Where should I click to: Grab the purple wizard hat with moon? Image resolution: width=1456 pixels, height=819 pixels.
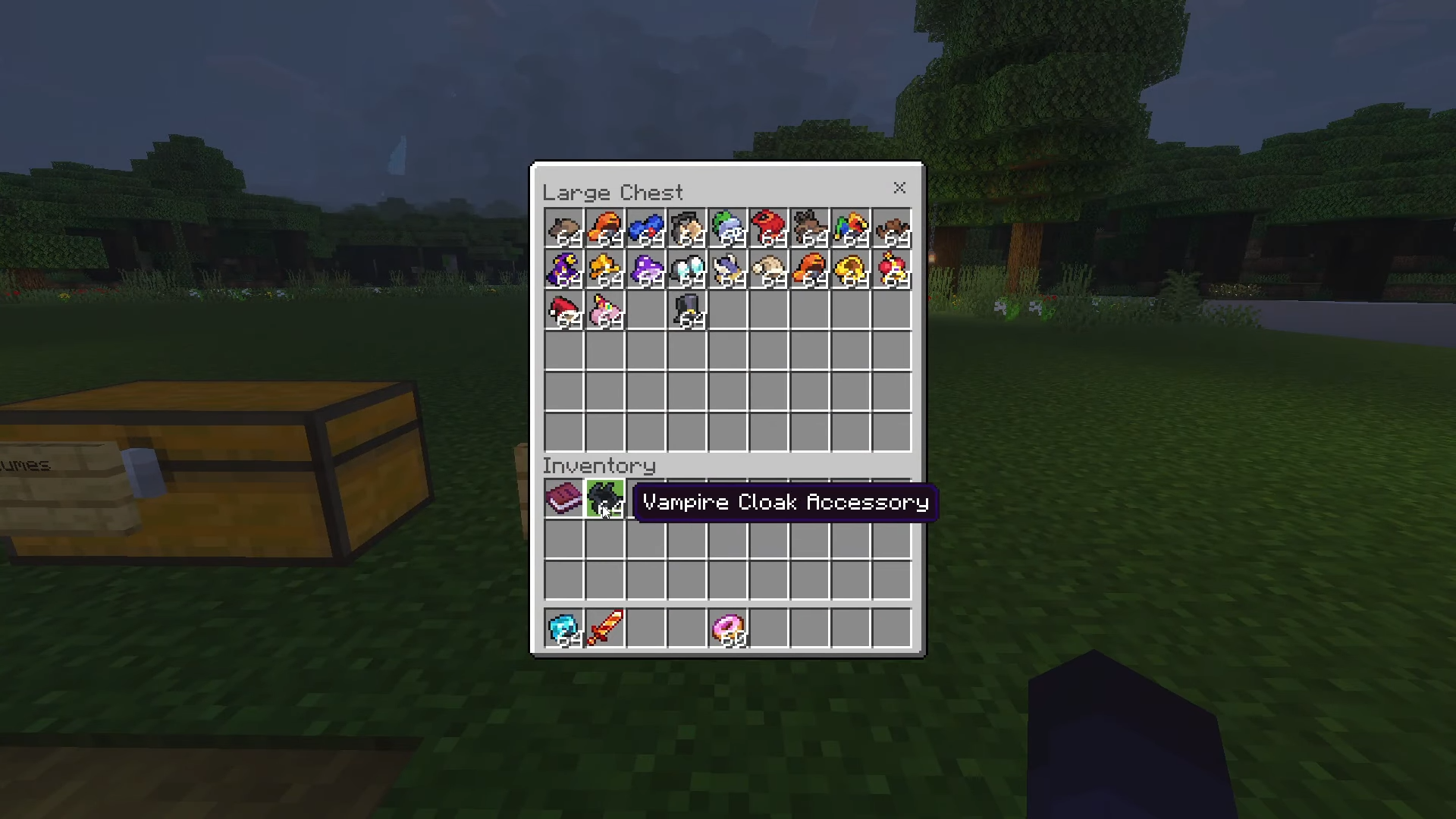click(x=563, y=269)
